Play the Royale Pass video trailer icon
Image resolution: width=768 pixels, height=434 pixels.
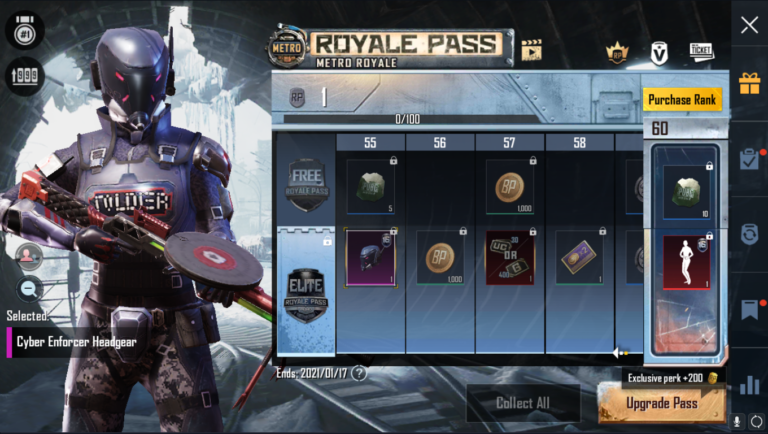531,49
